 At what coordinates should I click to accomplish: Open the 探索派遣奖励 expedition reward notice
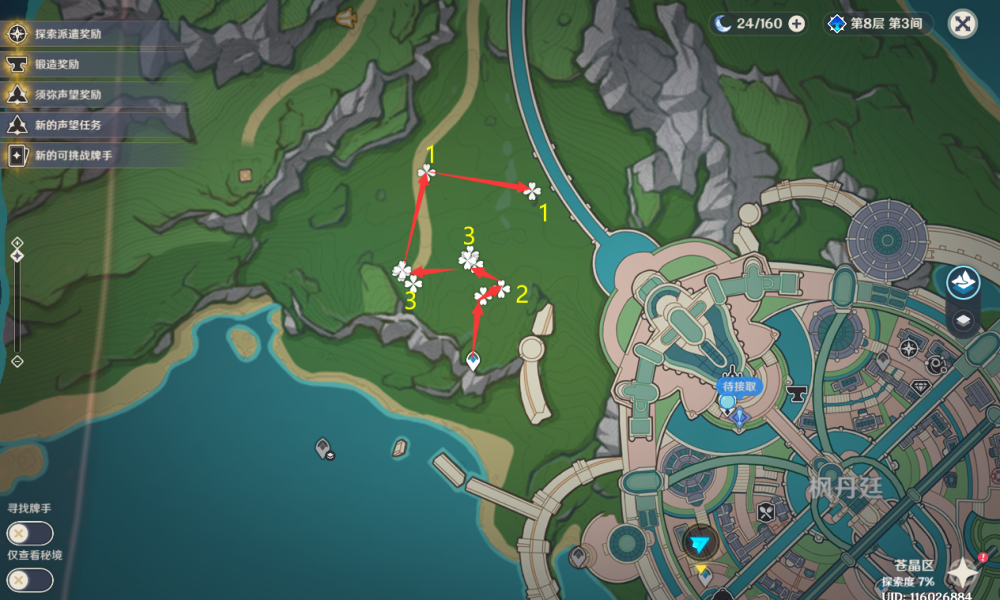pyautogui.click(x=68, y=34)
